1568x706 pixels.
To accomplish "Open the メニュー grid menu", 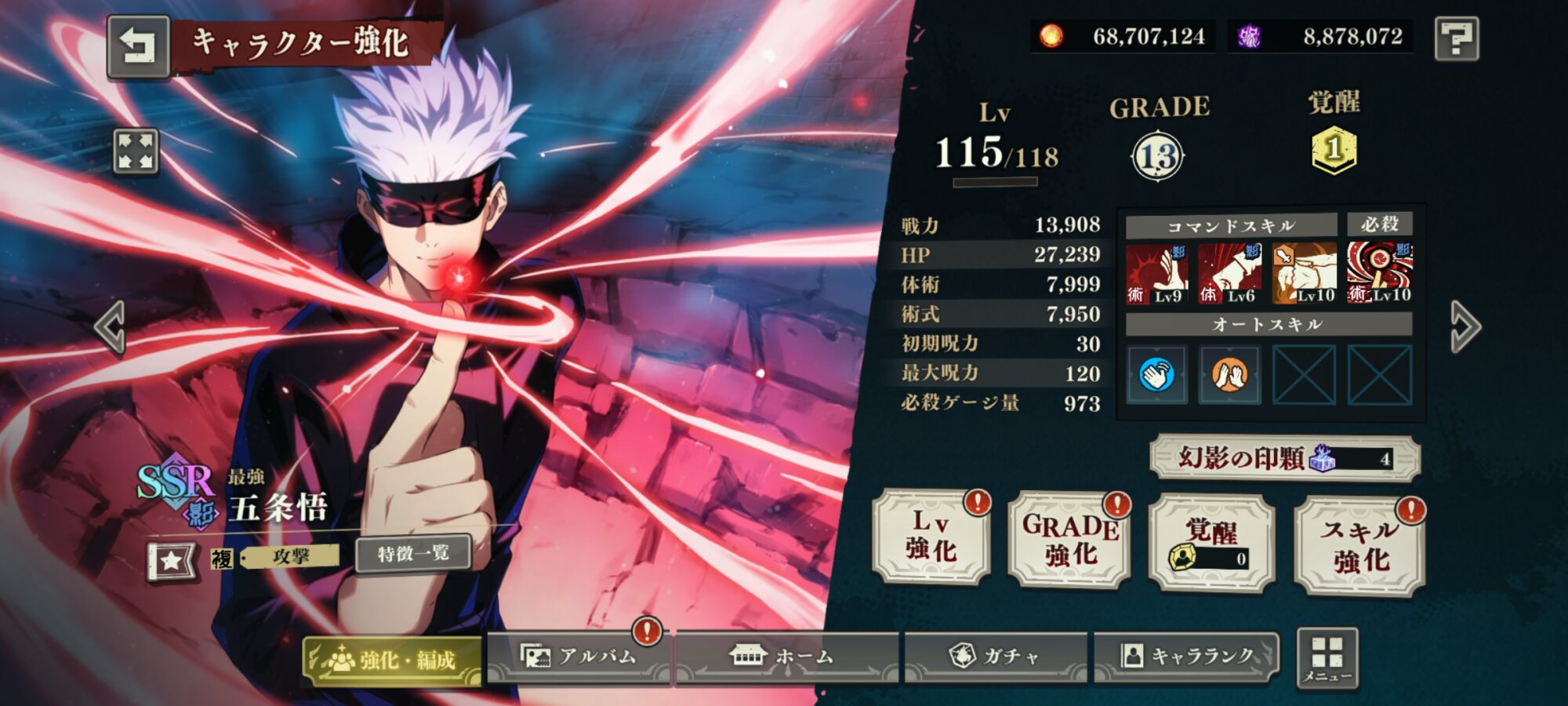I will (1327, 658).
